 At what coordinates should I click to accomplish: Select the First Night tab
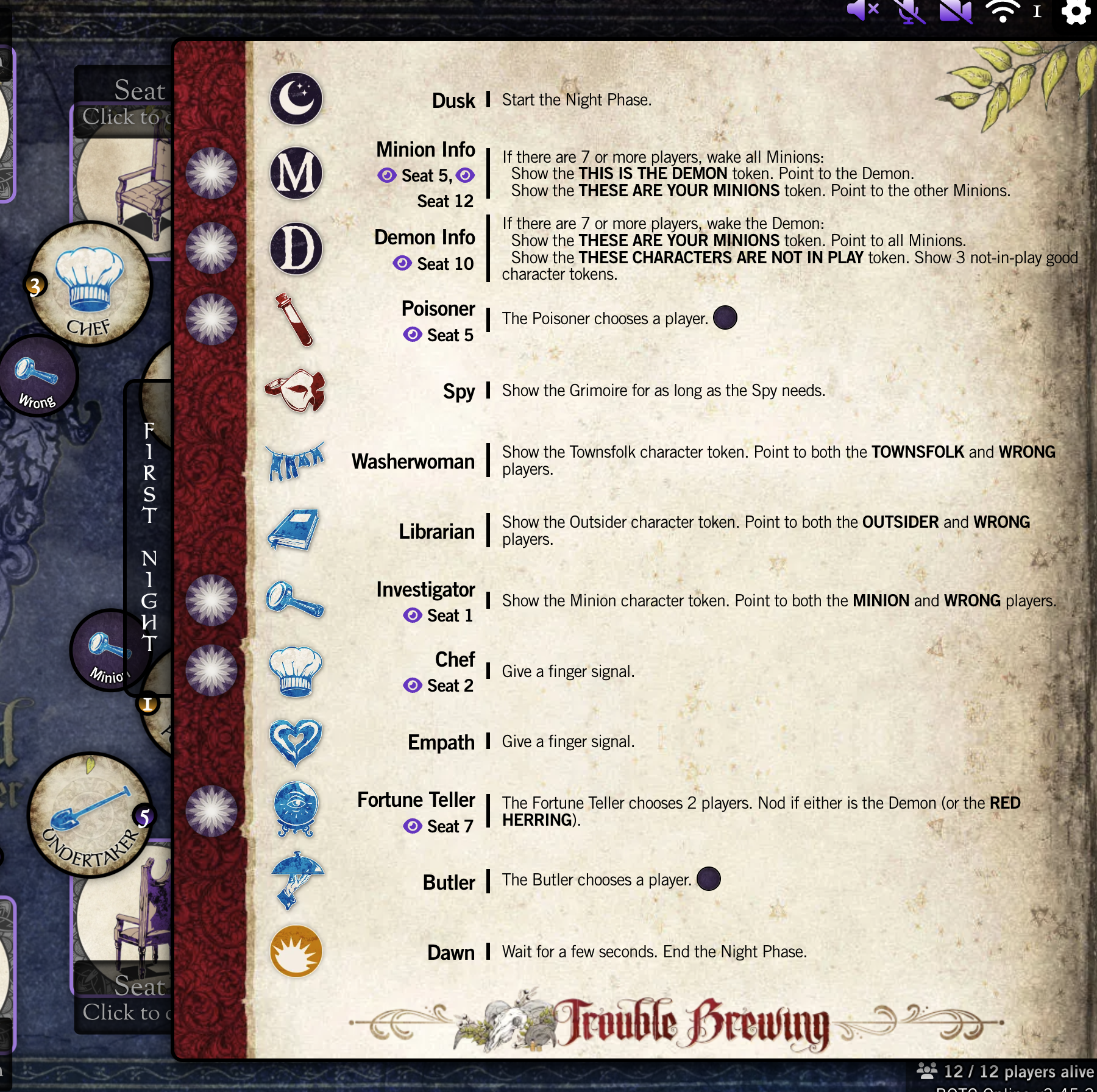149,536
